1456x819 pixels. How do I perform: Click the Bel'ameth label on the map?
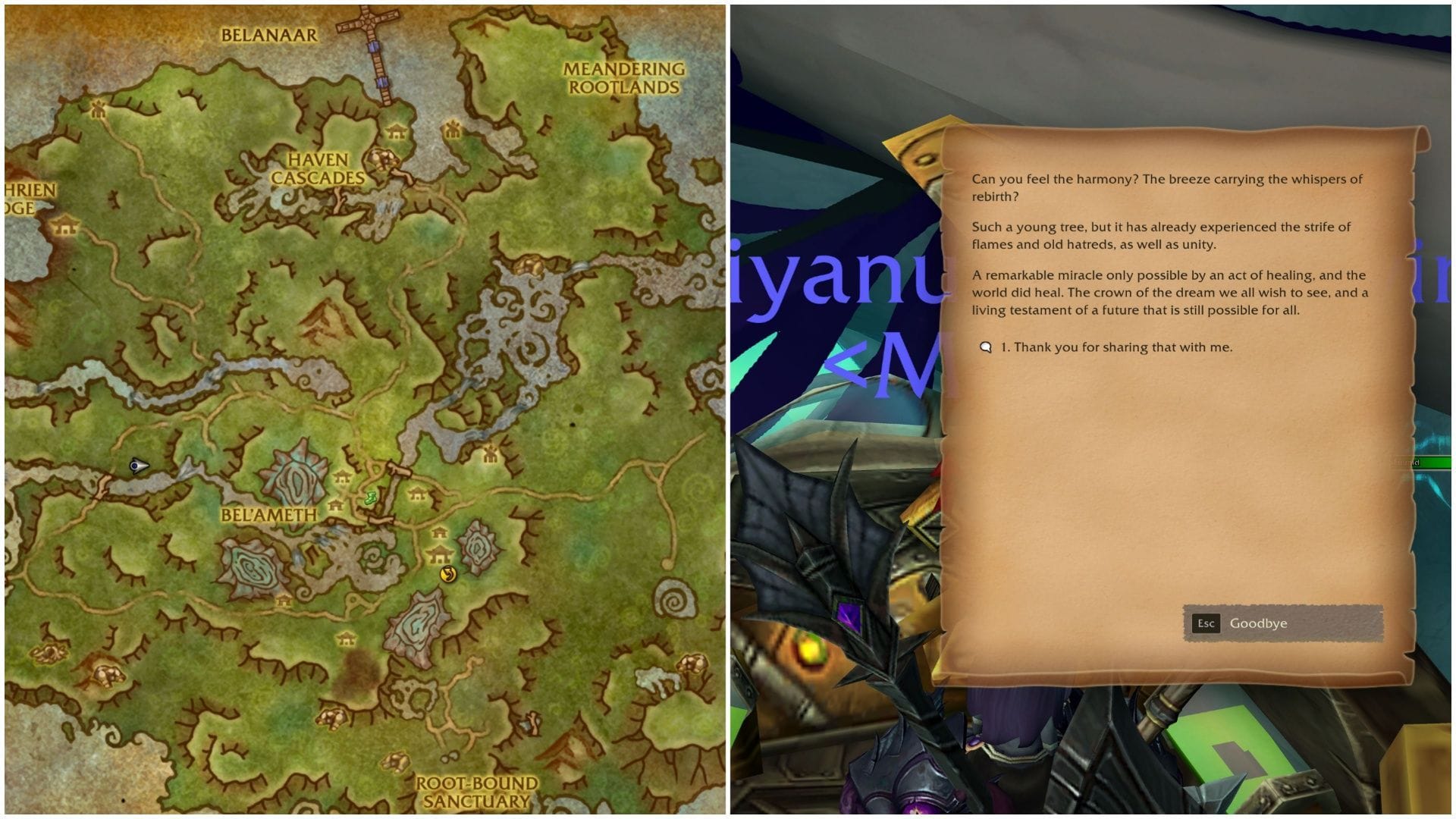click(269, 514)
